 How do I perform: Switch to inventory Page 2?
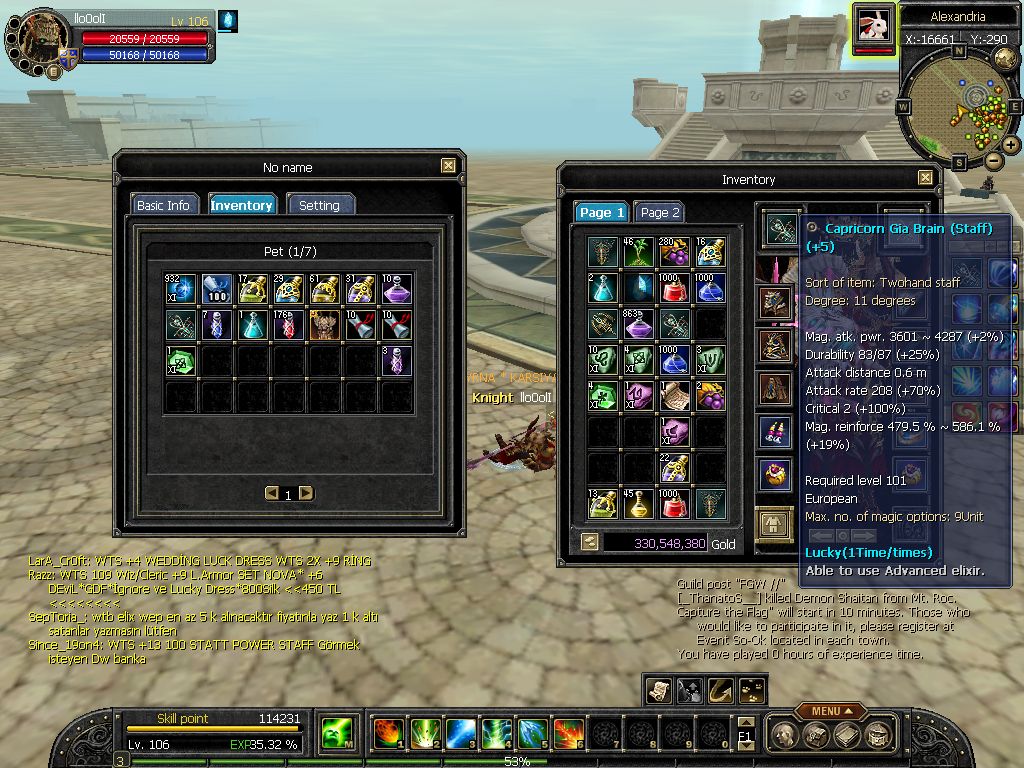coord(660,212)
